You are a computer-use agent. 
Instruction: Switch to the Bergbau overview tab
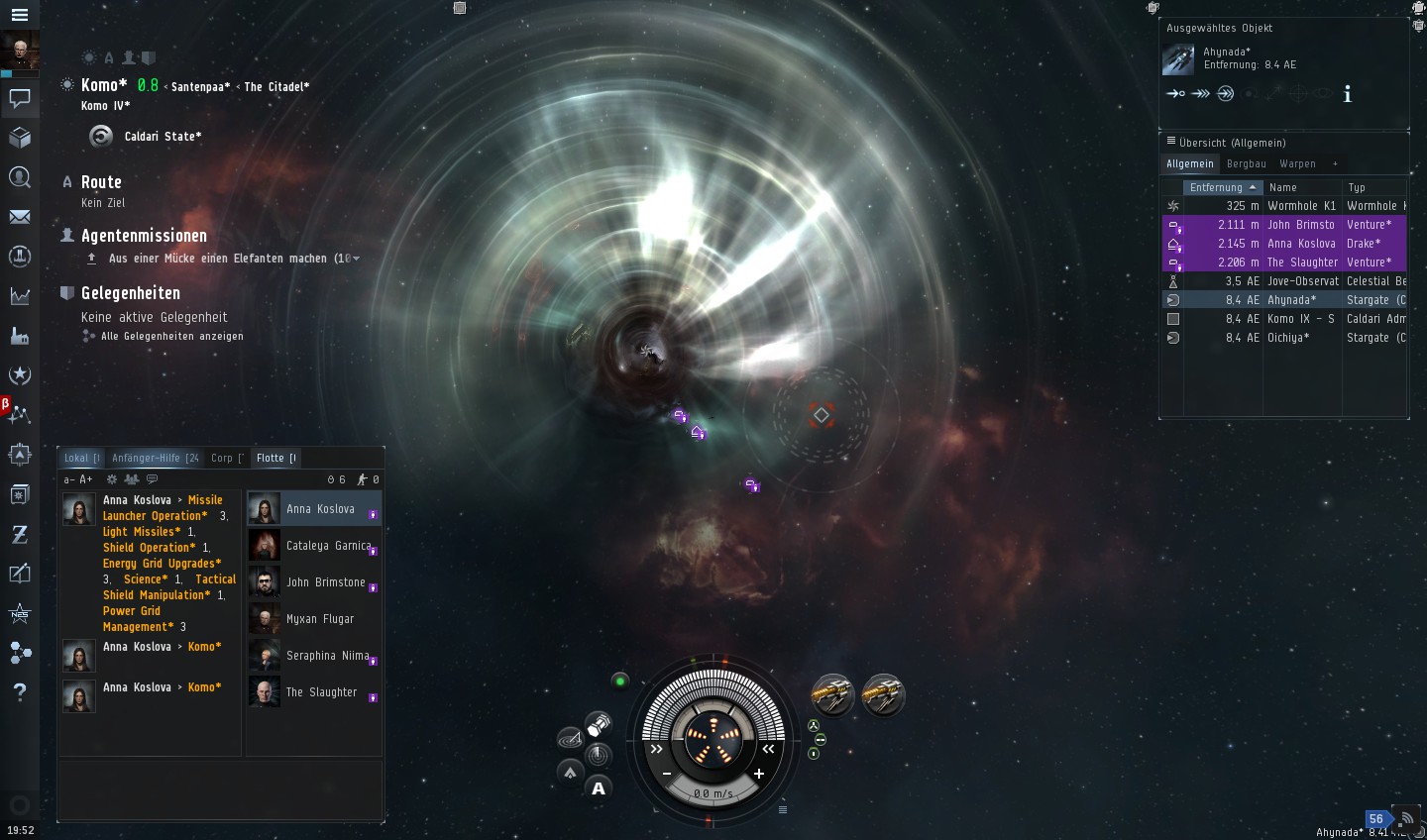pyautogui.click(x=1246, y=164)
